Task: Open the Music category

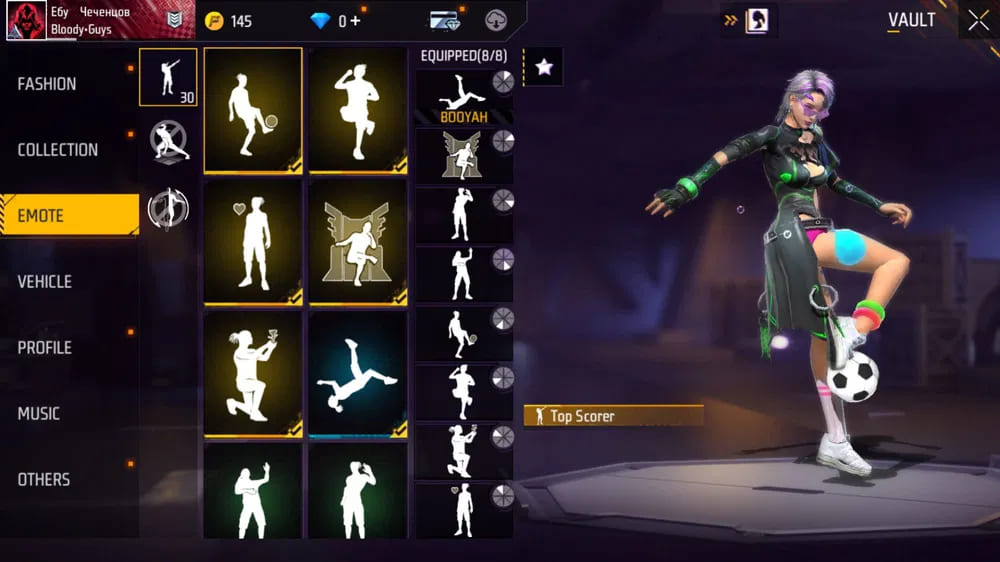Action: (39, 414)
